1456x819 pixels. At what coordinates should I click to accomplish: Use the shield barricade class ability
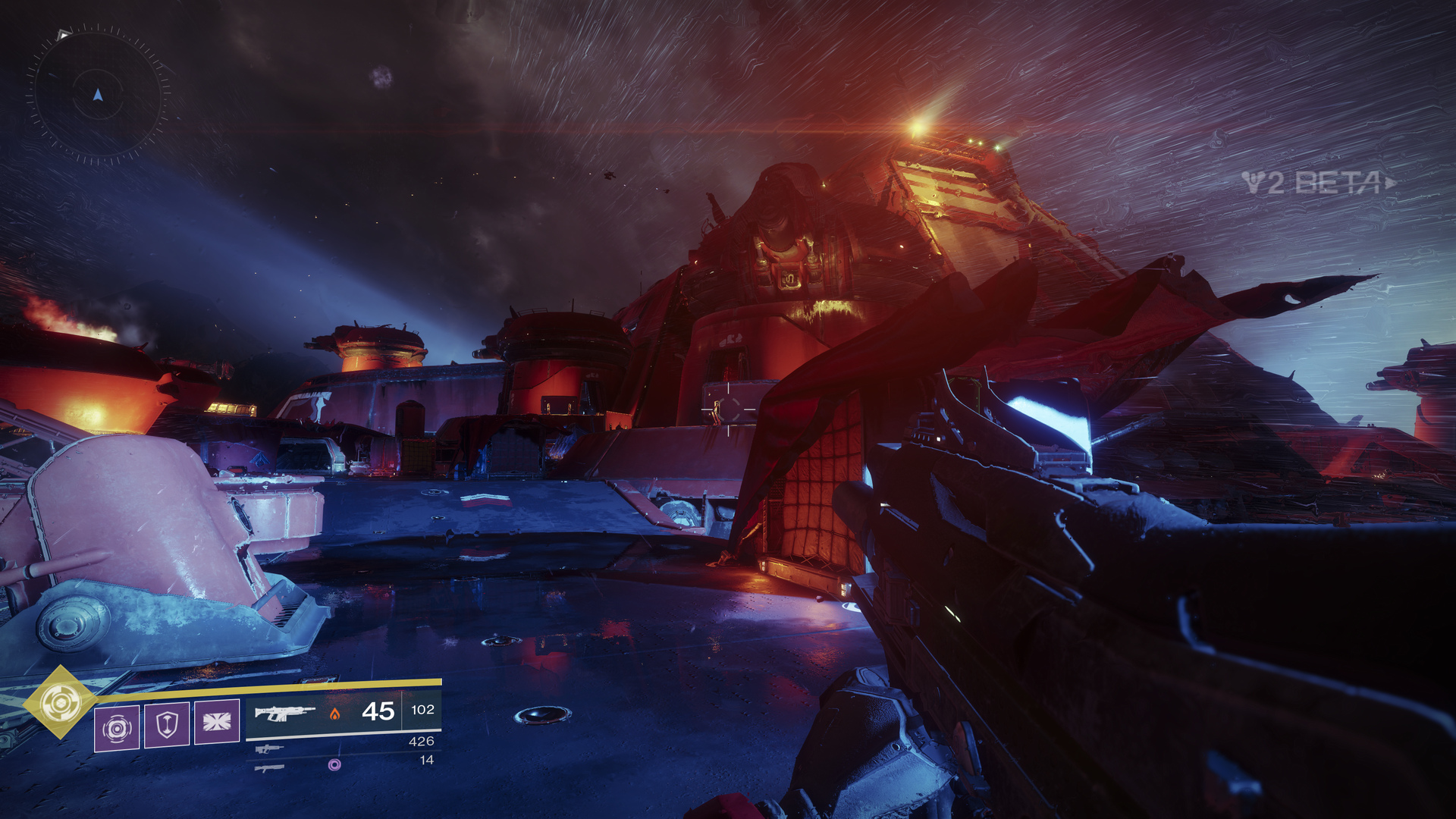167,724
